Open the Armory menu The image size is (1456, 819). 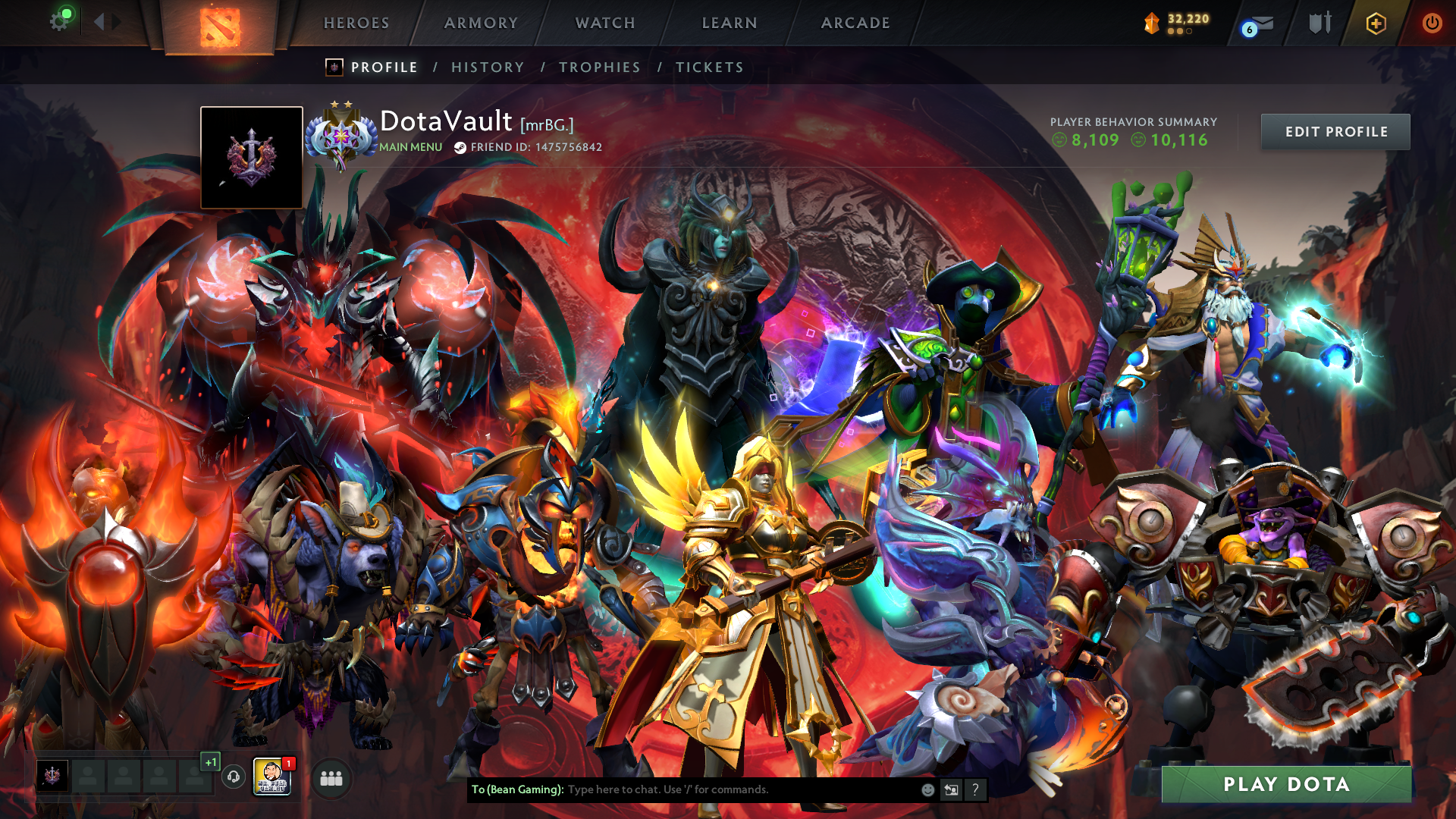[x=481, y=23]
